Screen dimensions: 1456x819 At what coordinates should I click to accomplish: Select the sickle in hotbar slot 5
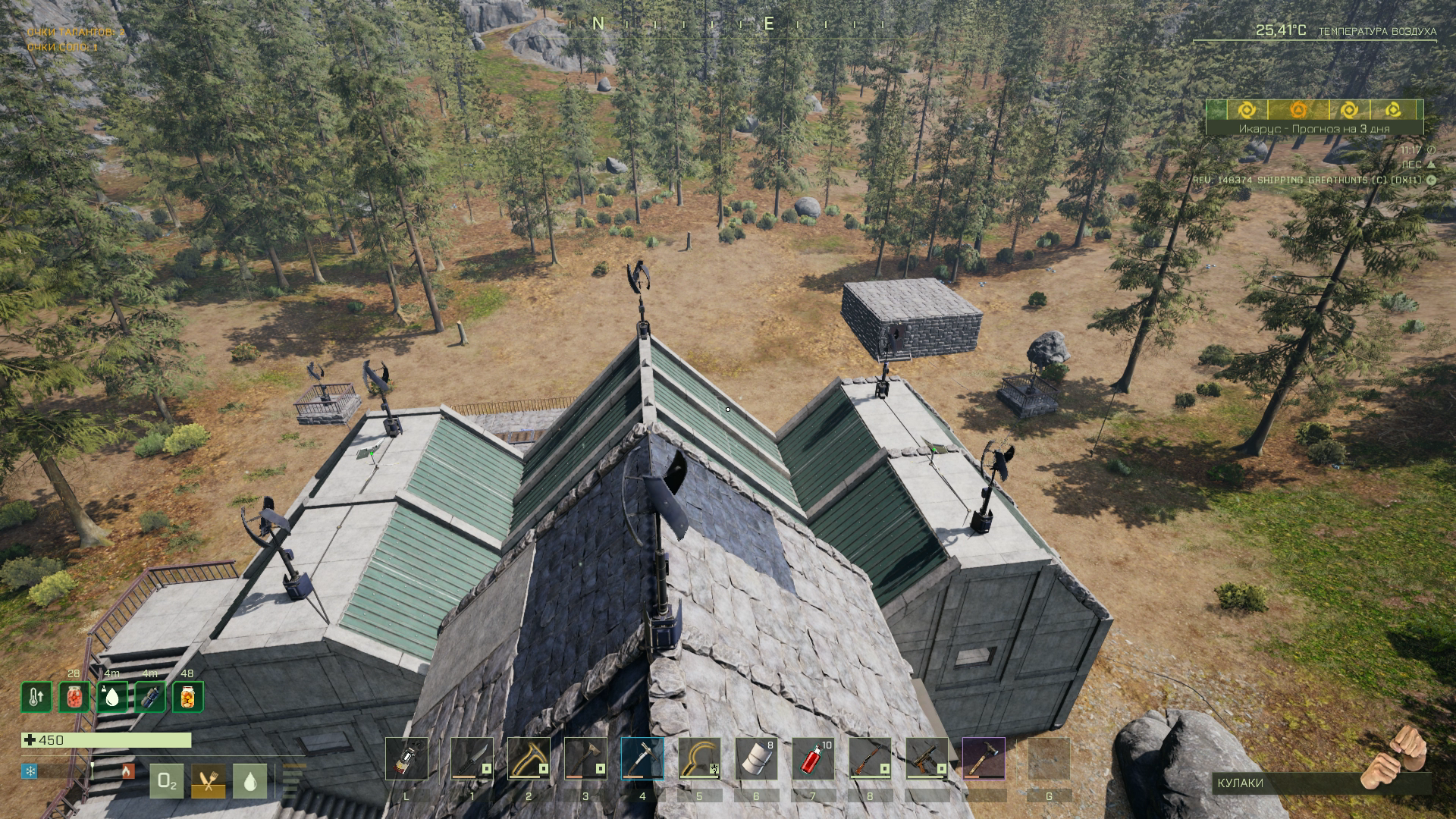[x=699, y=758]
